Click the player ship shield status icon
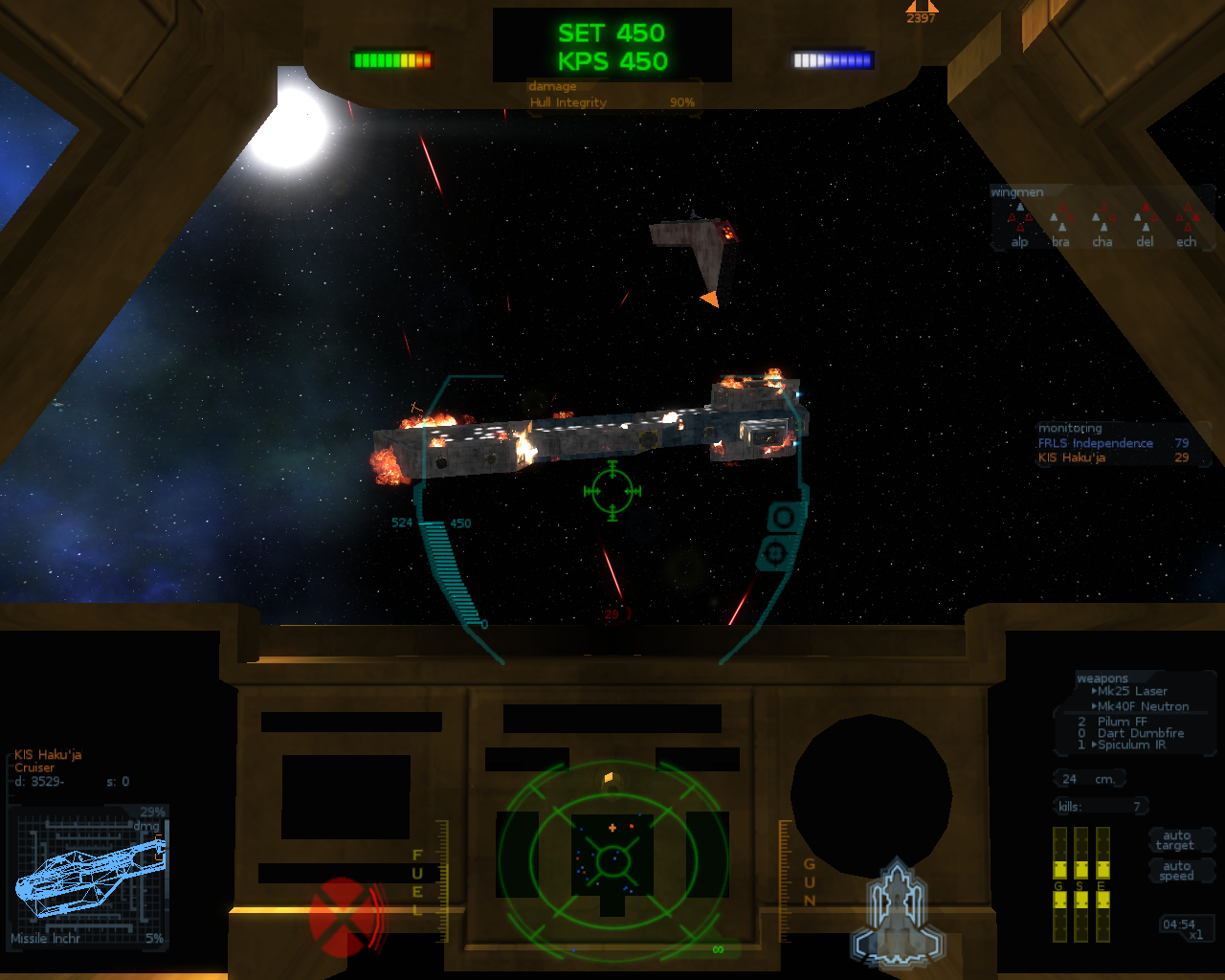Viewport: 1225px width, 980px height. [897, 912]
